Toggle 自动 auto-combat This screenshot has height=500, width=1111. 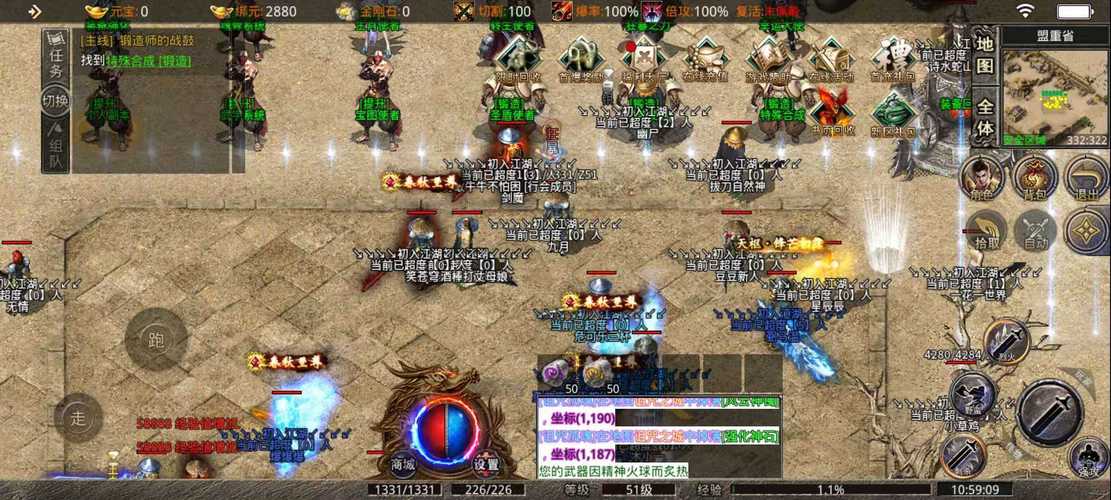(x=1035, y=231)
